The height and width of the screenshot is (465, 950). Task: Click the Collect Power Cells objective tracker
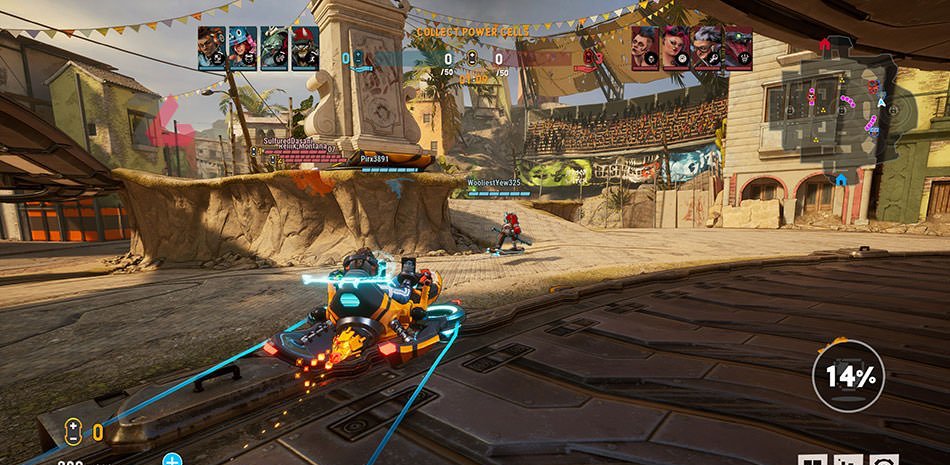[x=473, y=32]
